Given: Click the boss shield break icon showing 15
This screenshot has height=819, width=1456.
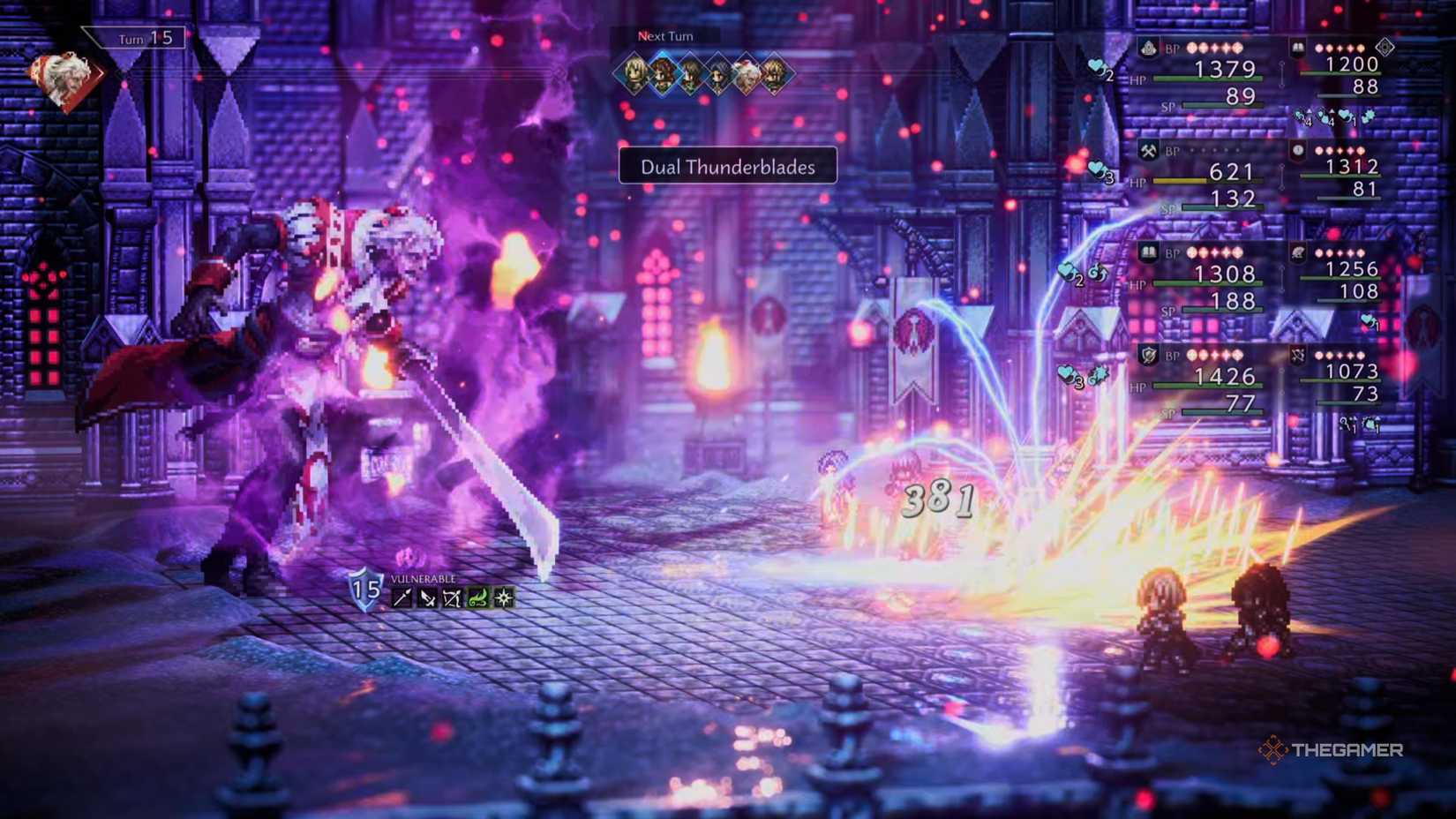Looking at the screenshot, I should [x=364, y=592].
